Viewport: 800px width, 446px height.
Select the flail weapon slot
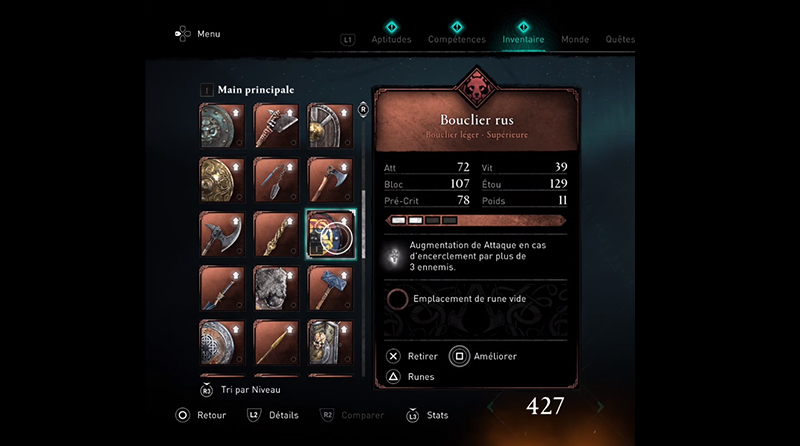[x=275, y=180]
